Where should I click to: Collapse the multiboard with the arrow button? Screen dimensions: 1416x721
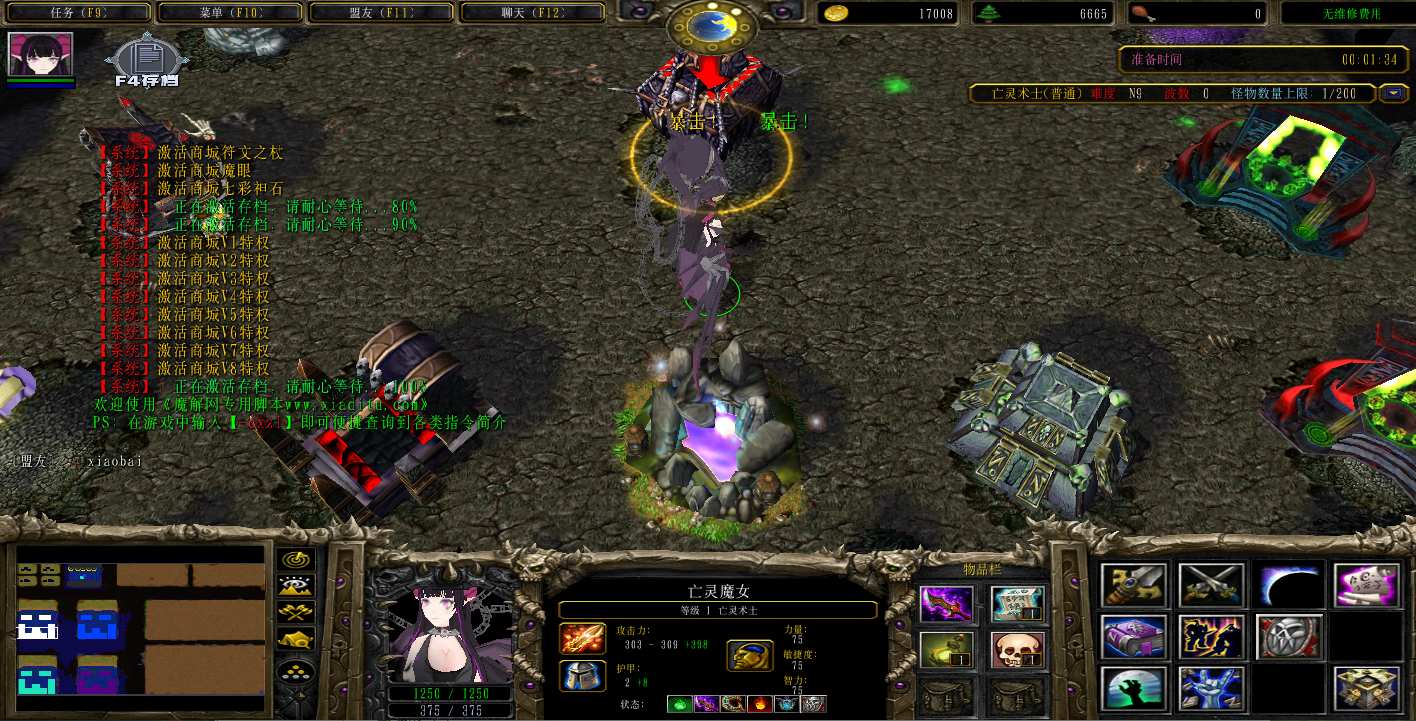(x=1393, y=94)
